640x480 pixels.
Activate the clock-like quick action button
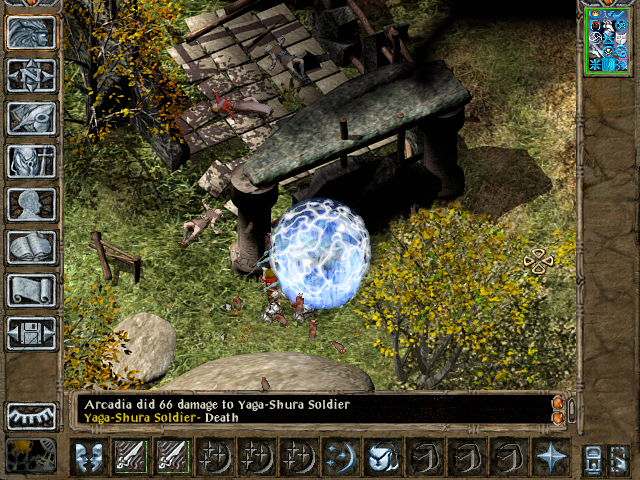(381, 457)
